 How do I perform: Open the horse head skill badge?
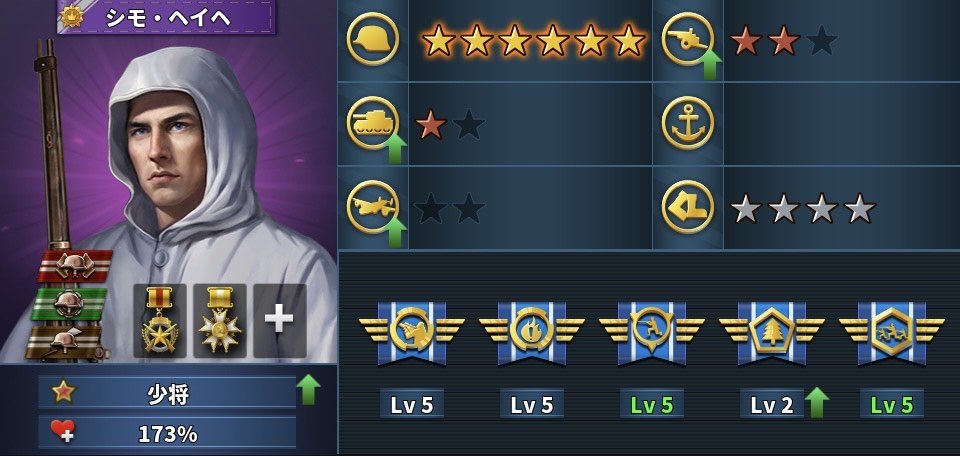point(412,329)
